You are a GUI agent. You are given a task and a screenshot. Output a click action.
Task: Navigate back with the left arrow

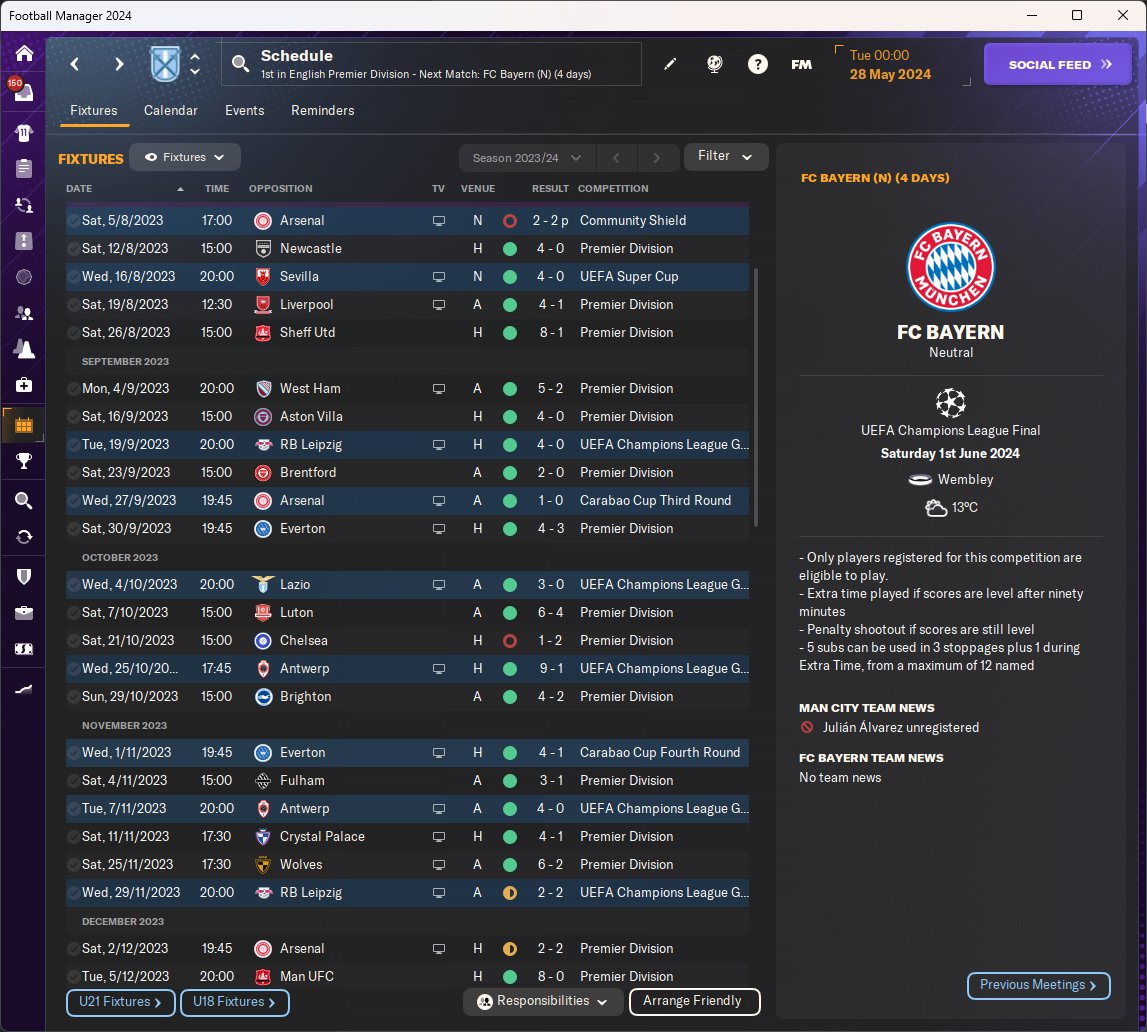pyautogui.click(x=74, y=64)
